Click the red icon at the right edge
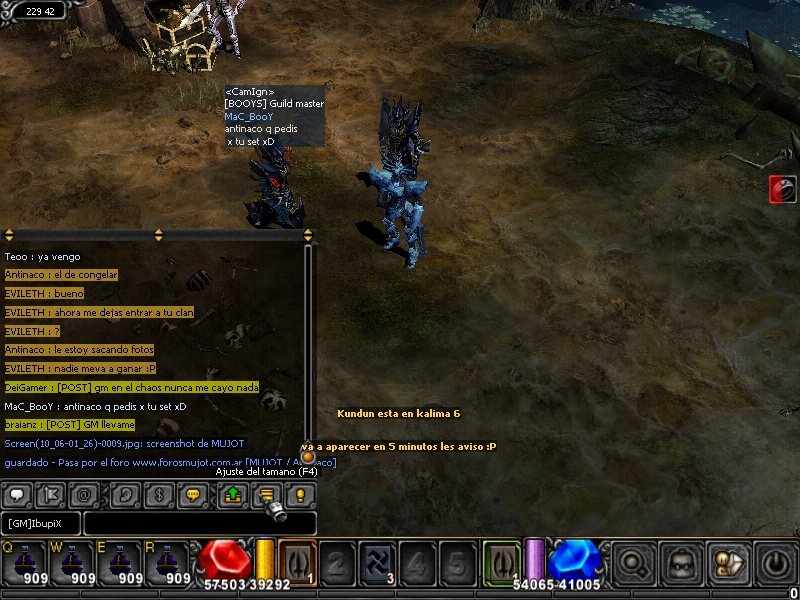The width and height of the screenshot is (800, 600). pyautogui.click(x=782, y=189)
